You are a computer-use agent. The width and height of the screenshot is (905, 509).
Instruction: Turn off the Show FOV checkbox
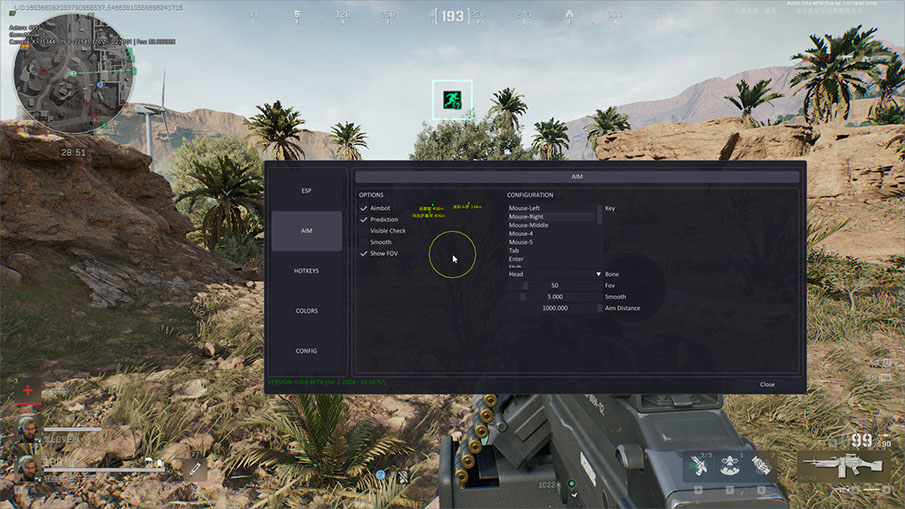(364, 254)
